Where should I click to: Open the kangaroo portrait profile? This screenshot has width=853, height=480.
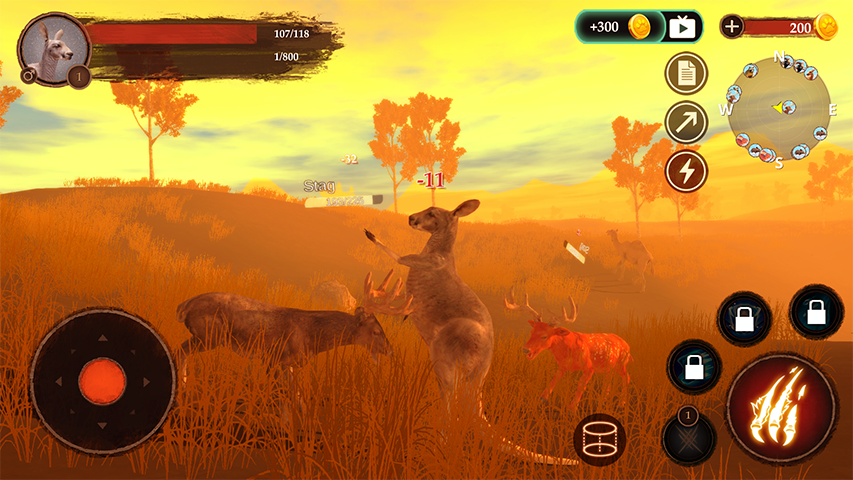52,47
